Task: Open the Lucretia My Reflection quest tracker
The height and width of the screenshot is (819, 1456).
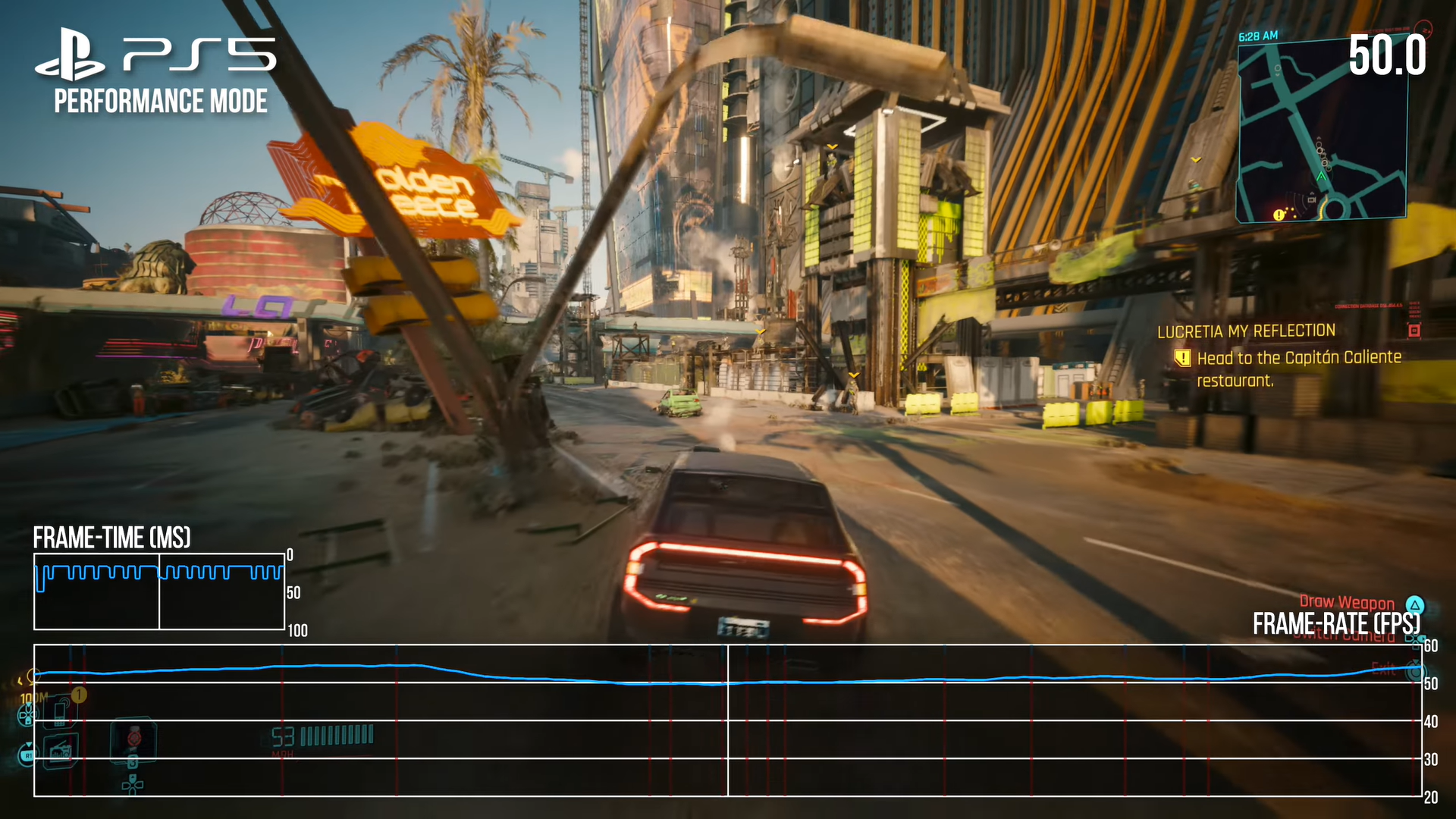Action: click(1246, 331)
